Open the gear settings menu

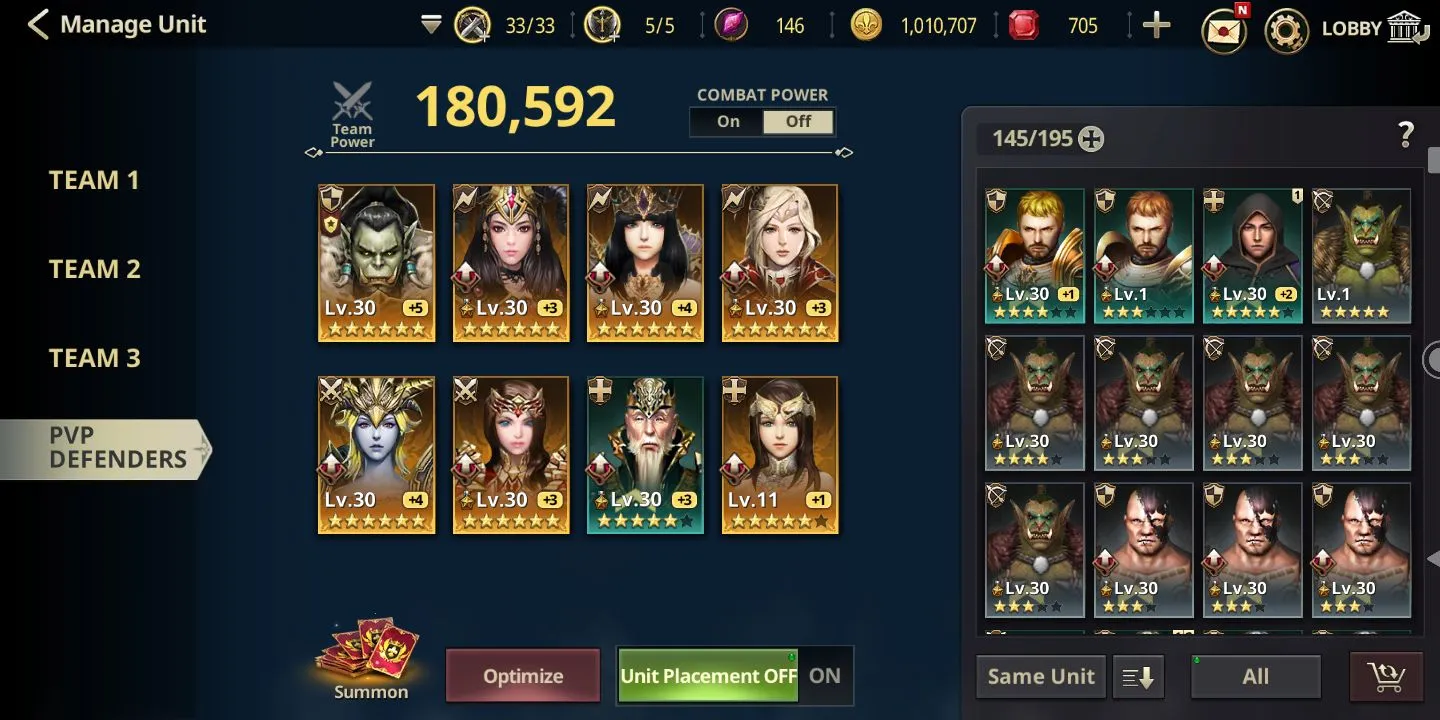tap(1286, 29)
